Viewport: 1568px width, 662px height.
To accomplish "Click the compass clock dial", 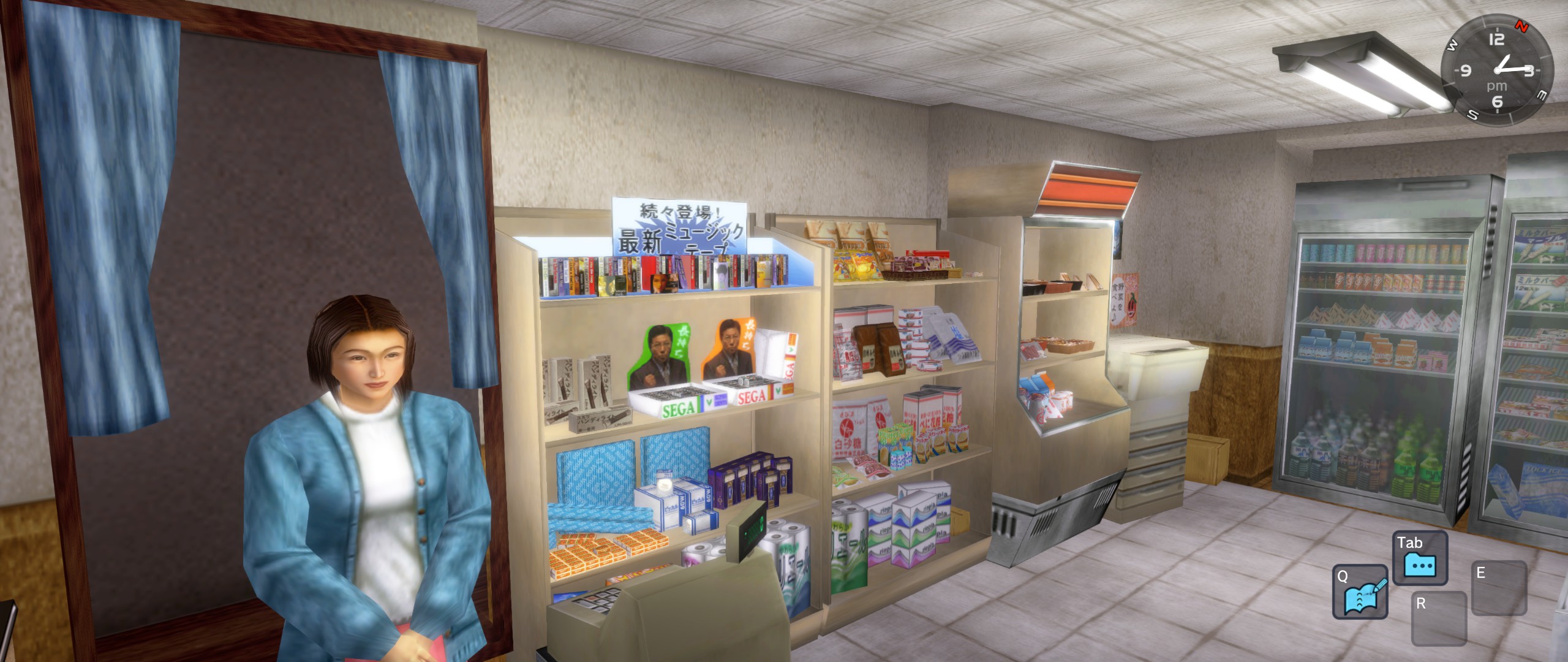I will [x=1497, y=70].
